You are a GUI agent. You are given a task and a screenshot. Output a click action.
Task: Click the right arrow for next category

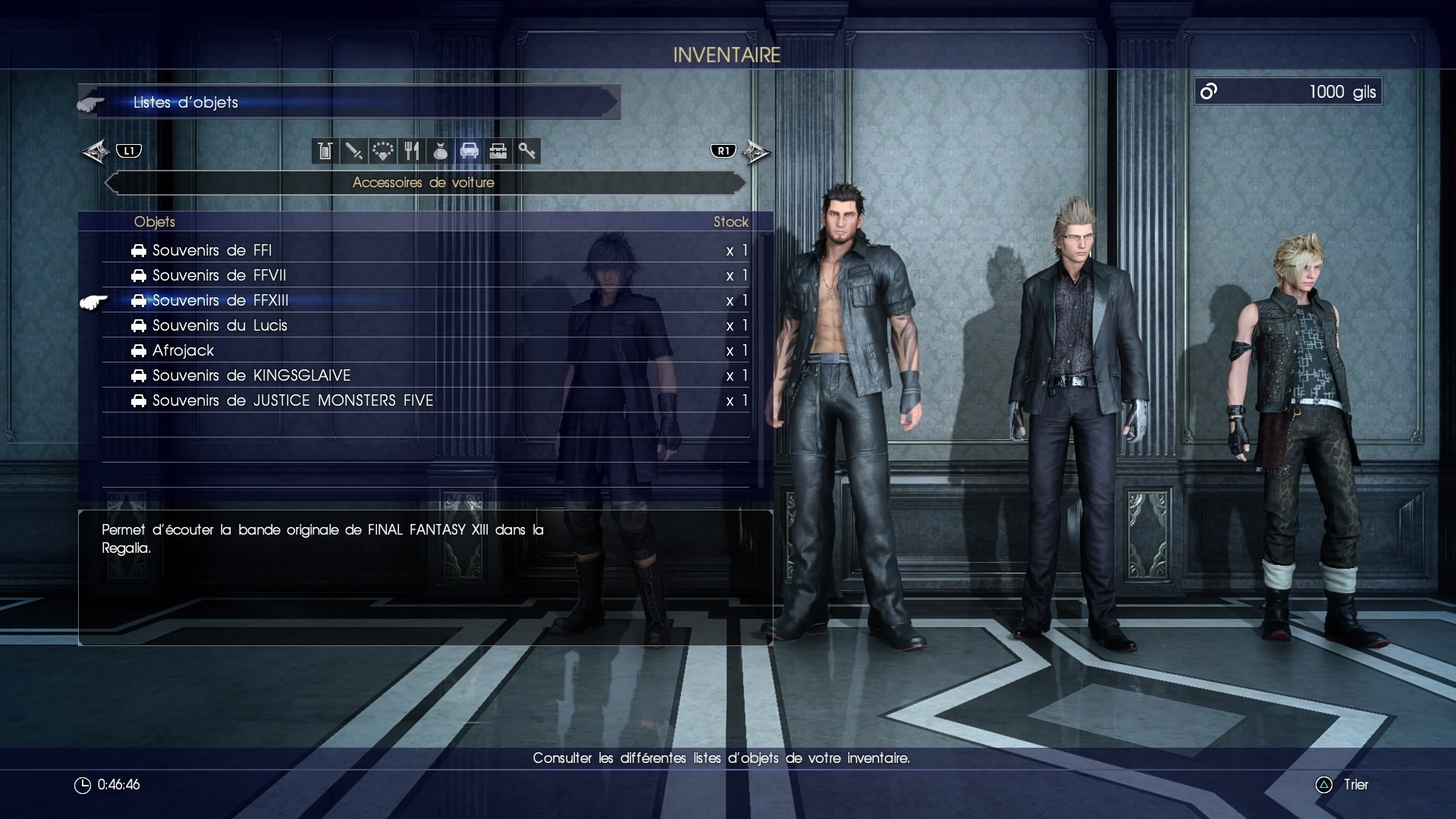(x=755, y=152)
